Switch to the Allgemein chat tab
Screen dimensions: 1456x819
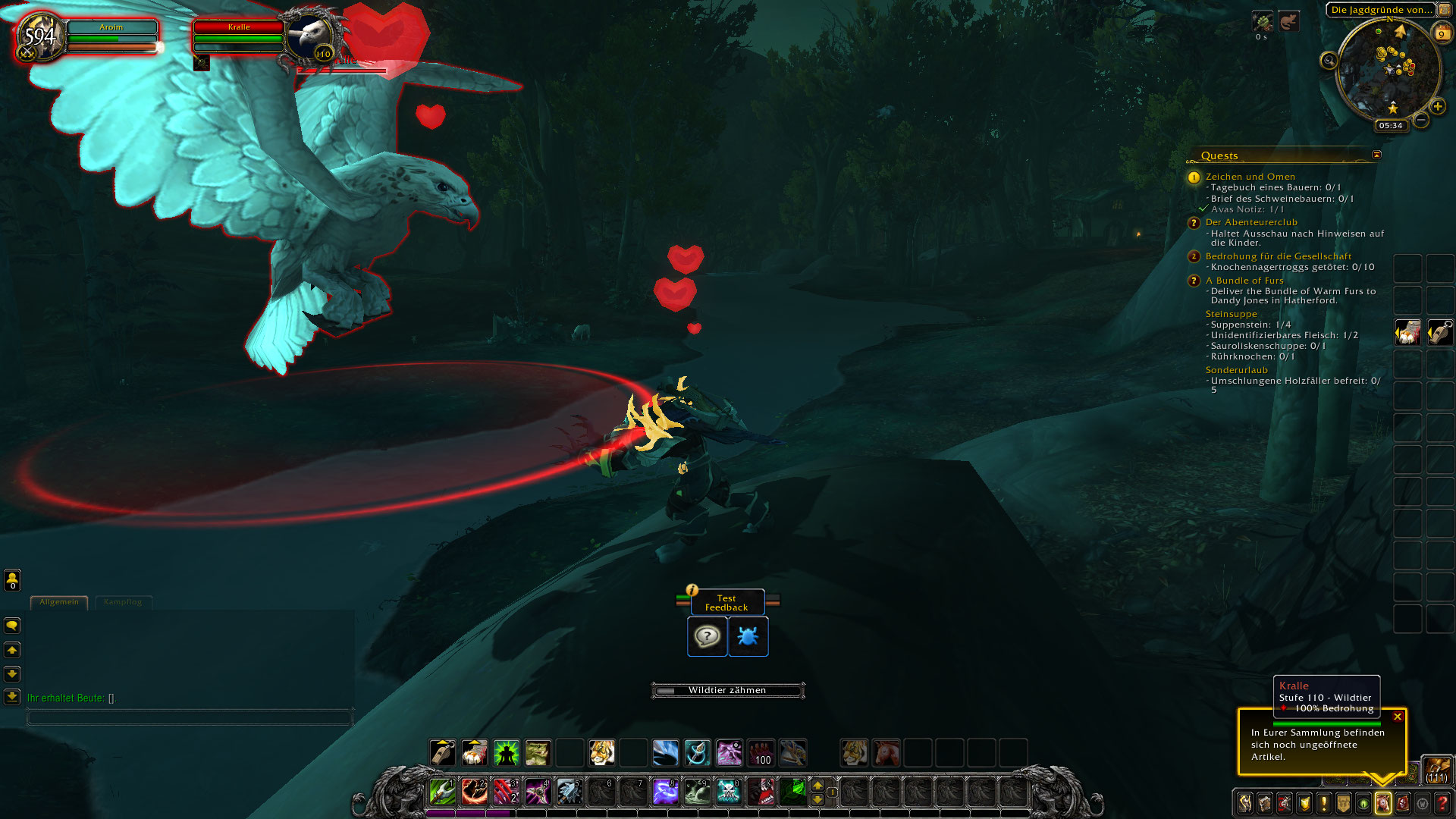click(59, 602)
